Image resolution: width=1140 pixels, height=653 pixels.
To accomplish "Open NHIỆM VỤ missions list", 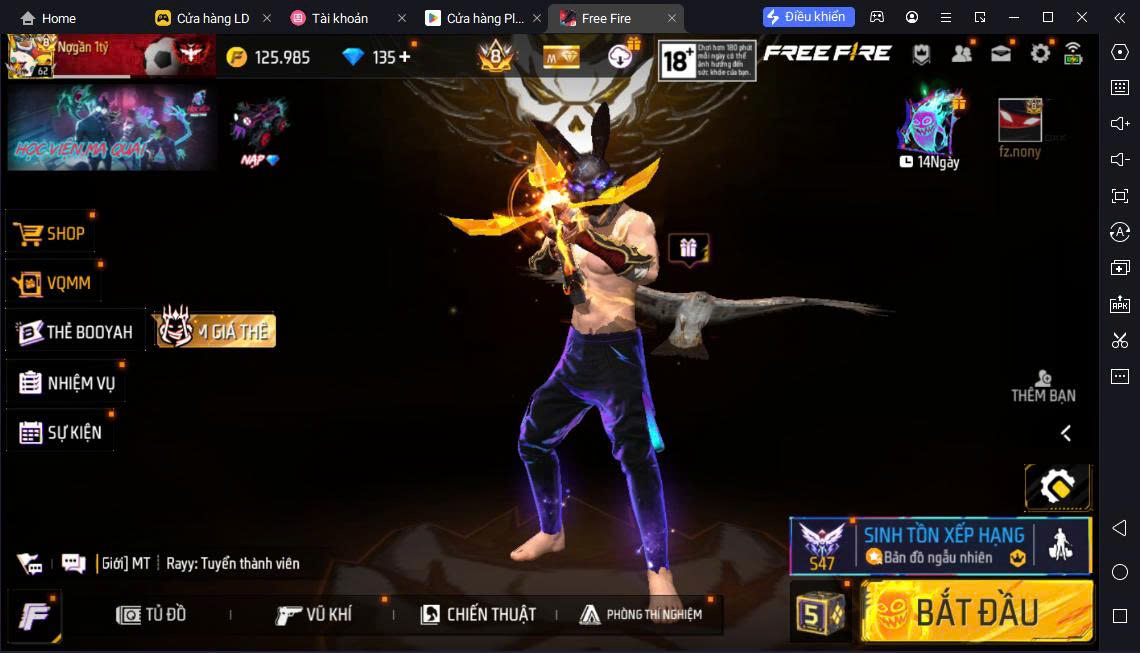I will [x=67, y=383].
